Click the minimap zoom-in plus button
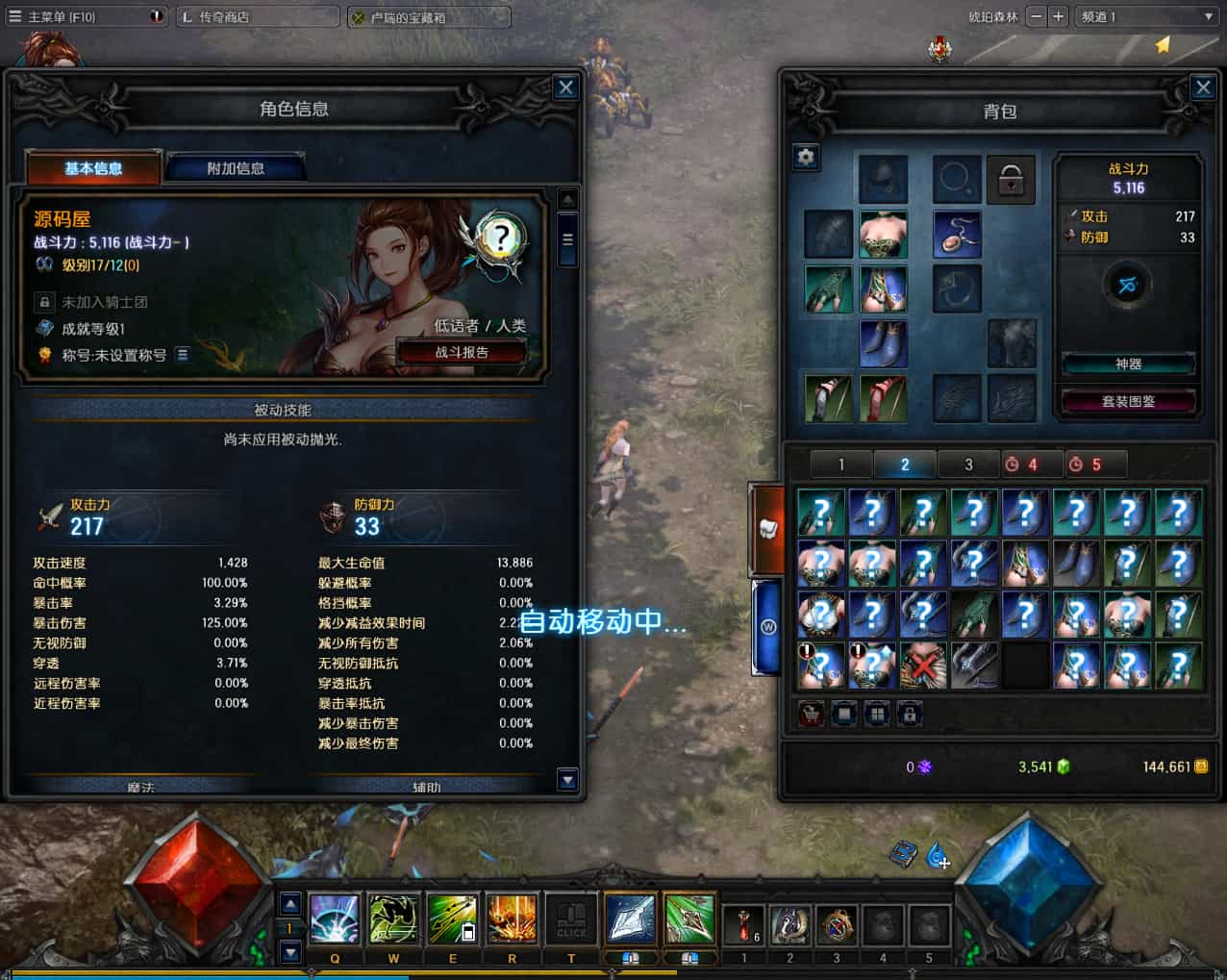Viewport: 1227px width, 980px height. [x=1058, y=16]
